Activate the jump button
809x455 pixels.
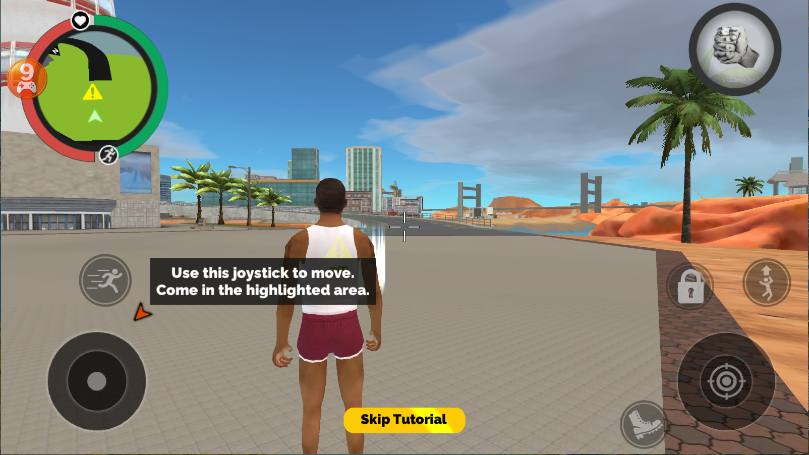point(766,283)
